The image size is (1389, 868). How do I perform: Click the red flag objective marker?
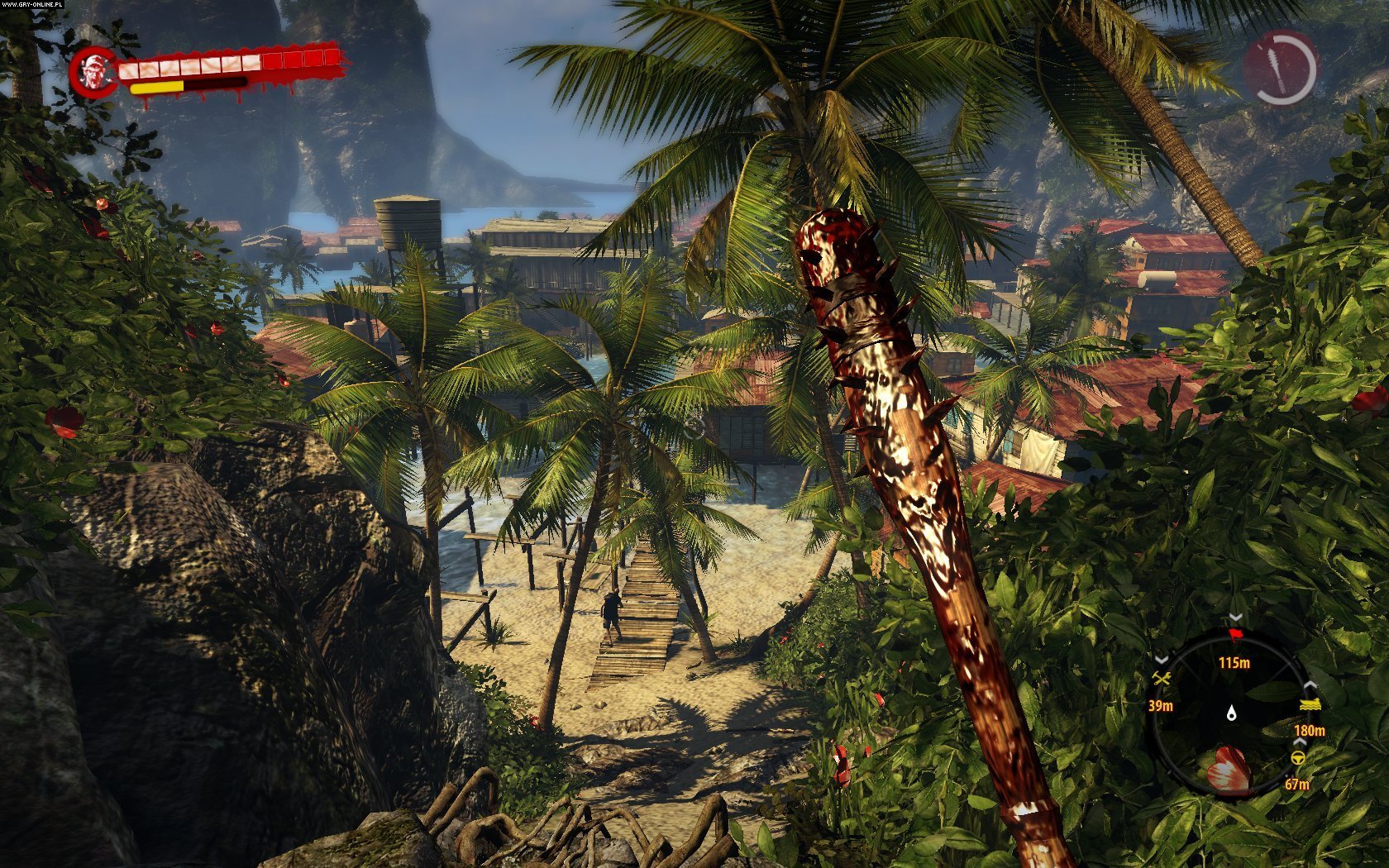pos(1236,636)
